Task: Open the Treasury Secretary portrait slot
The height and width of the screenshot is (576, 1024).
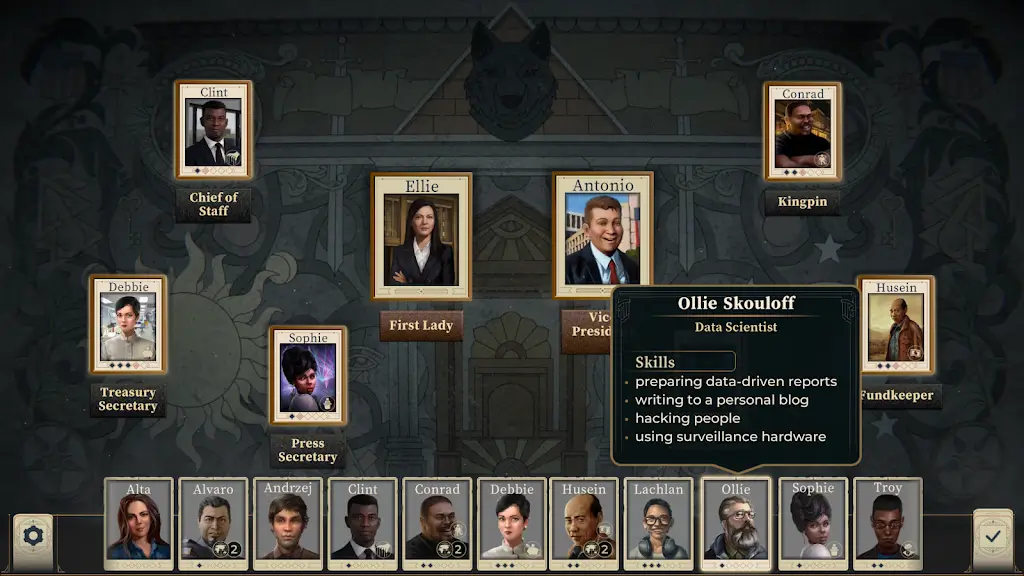Action: pyautogui.click(x=129, y=326)
